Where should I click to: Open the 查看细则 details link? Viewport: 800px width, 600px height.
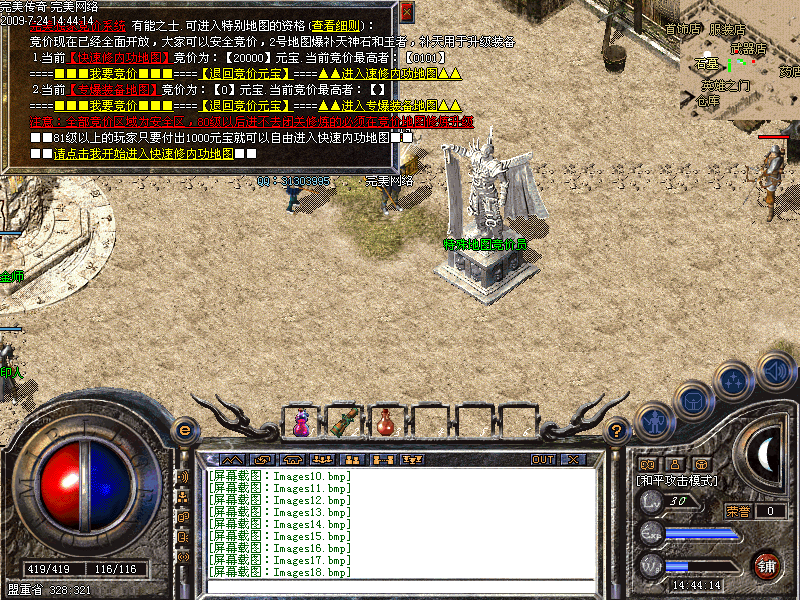[337, 25]
